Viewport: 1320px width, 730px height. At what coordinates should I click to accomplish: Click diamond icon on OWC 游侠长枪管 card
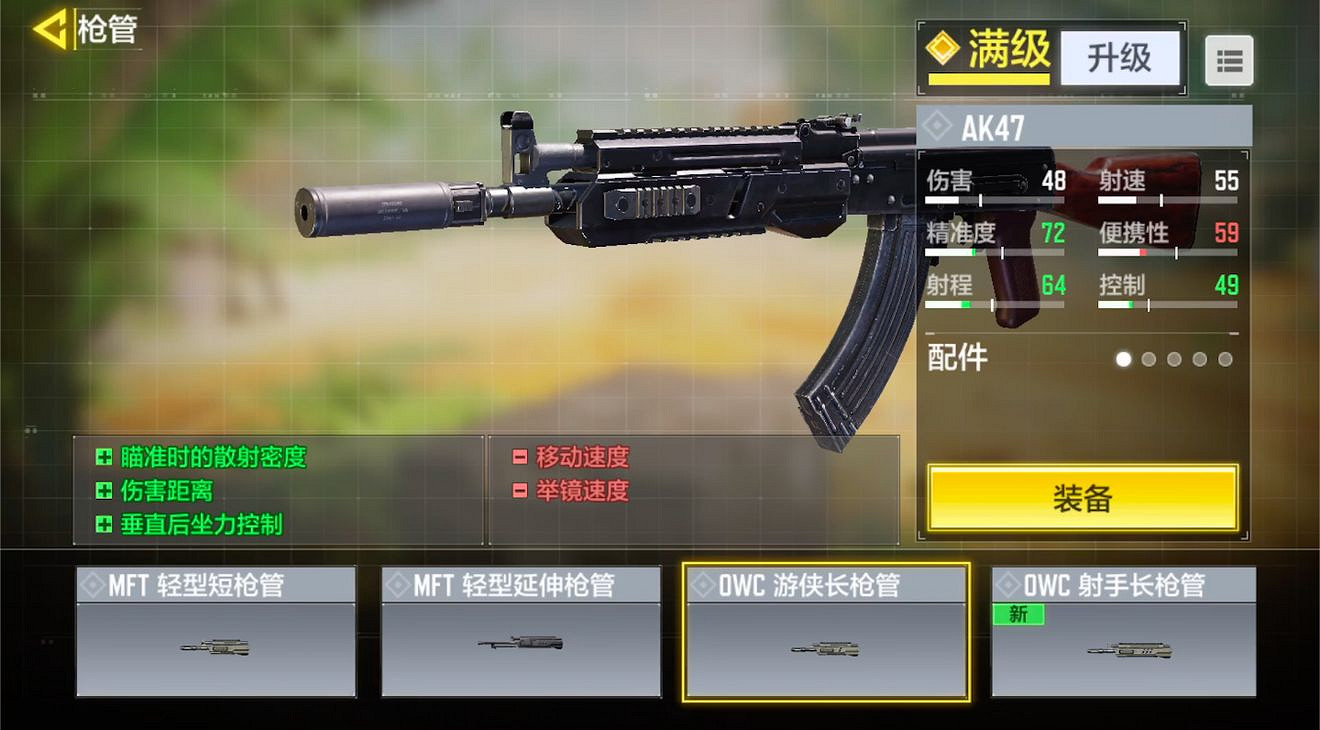coord(703,583)
